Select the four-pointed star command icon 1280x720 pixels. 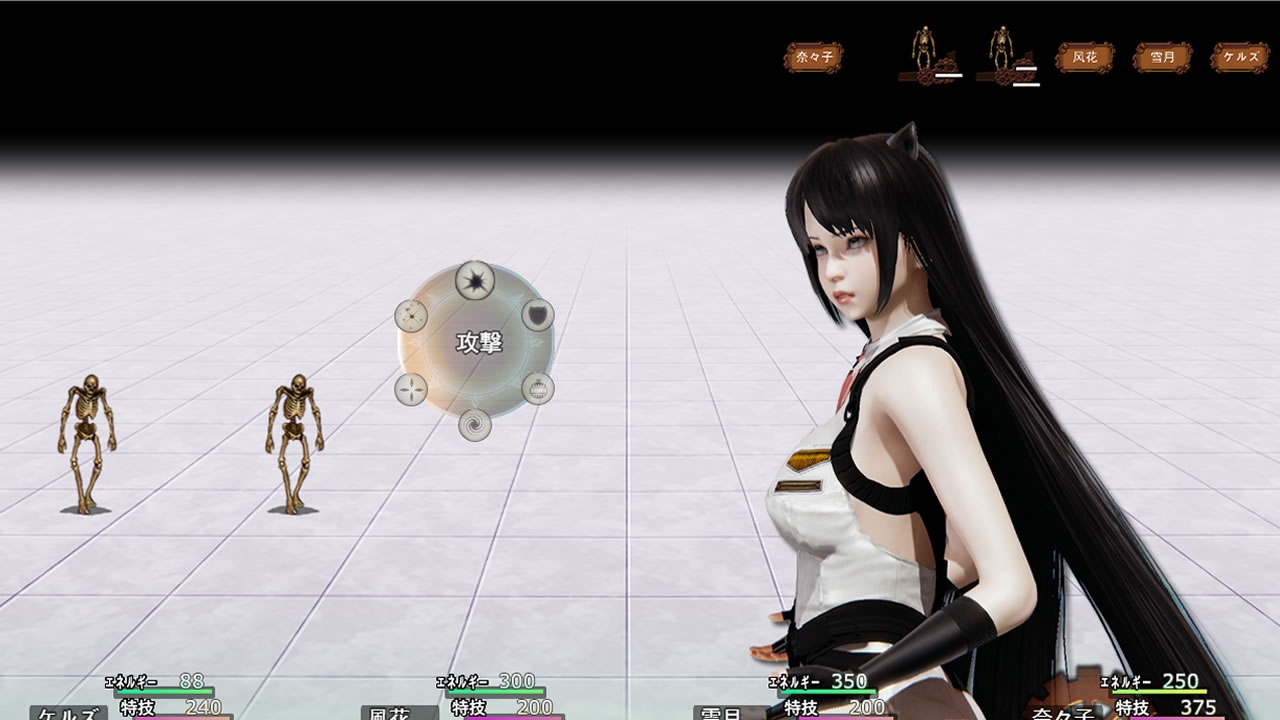[411, 388]
